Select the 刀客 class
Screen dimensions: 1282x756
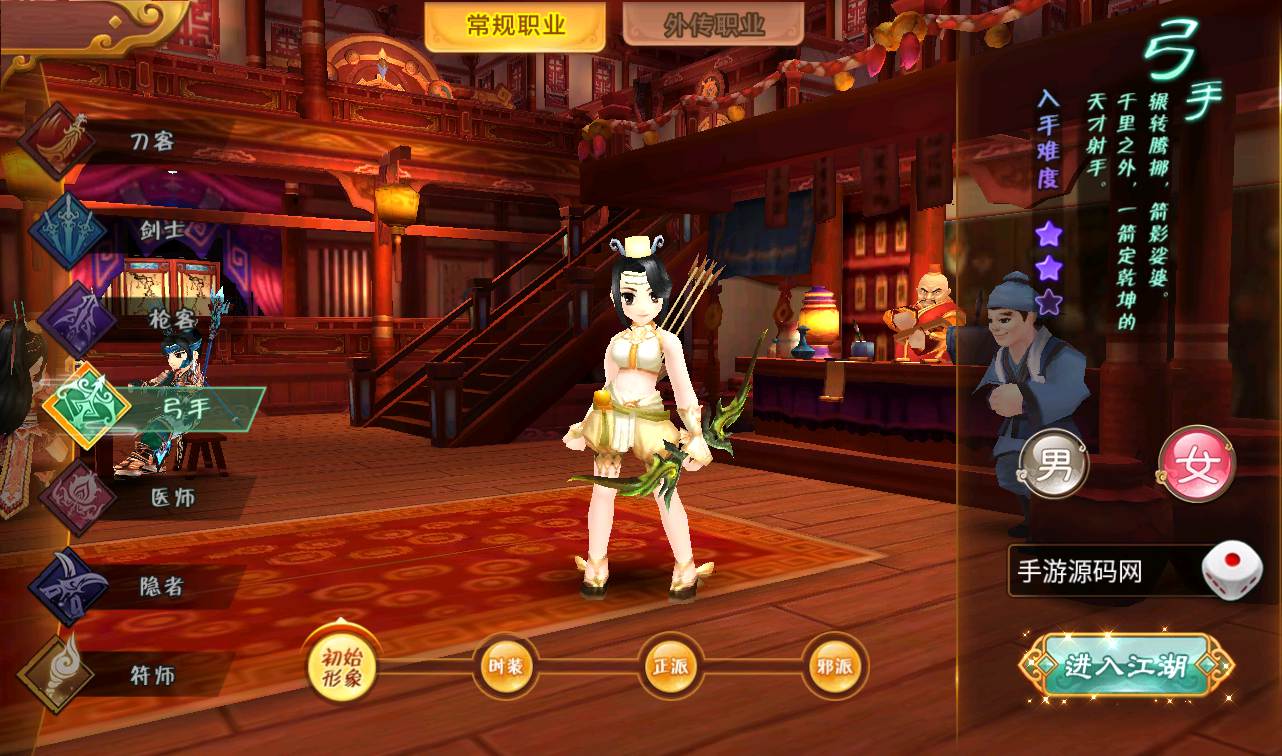coord(110,141)
